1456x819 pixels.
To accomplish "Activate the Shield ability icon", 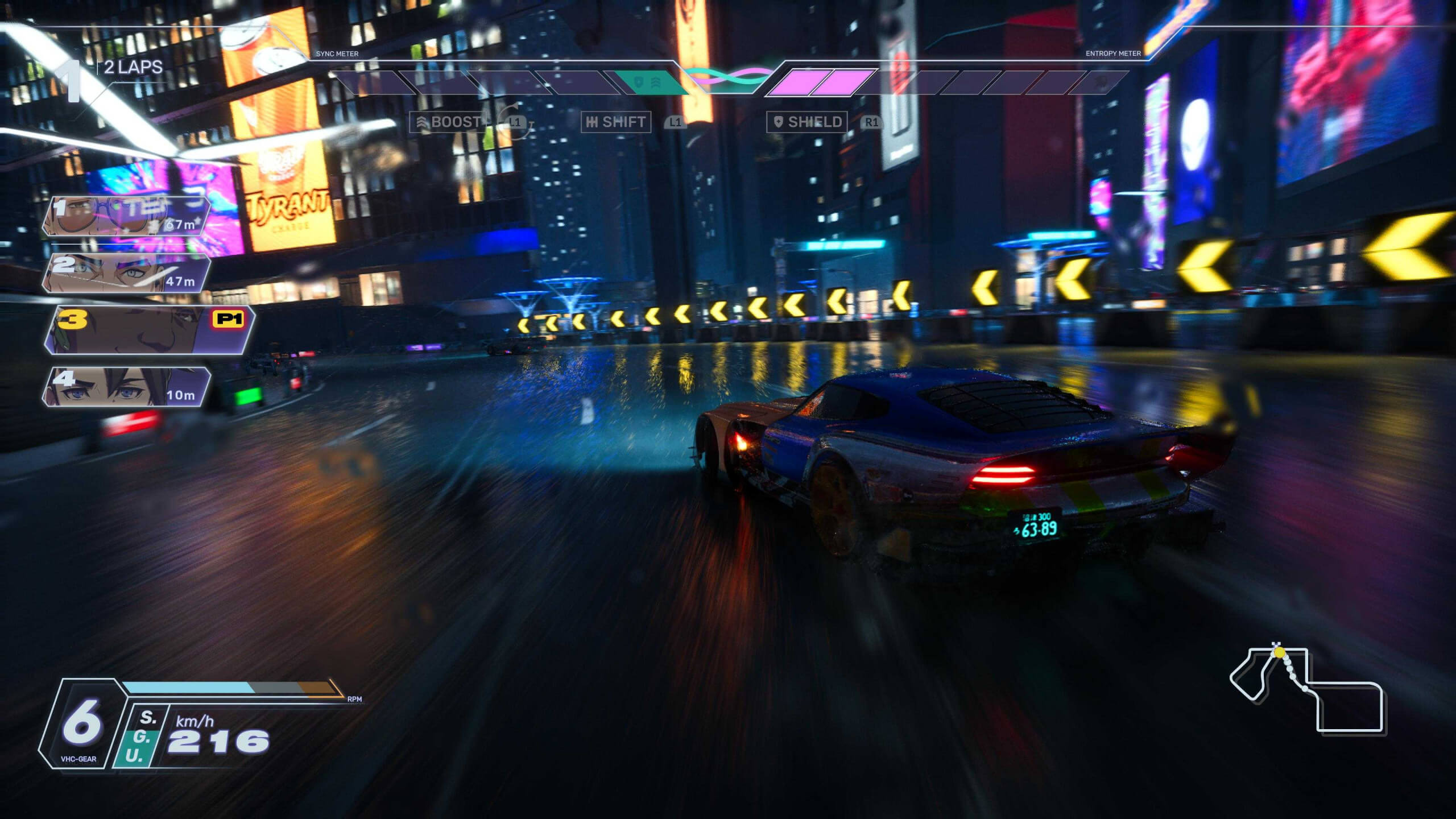I will click(808, 121).
